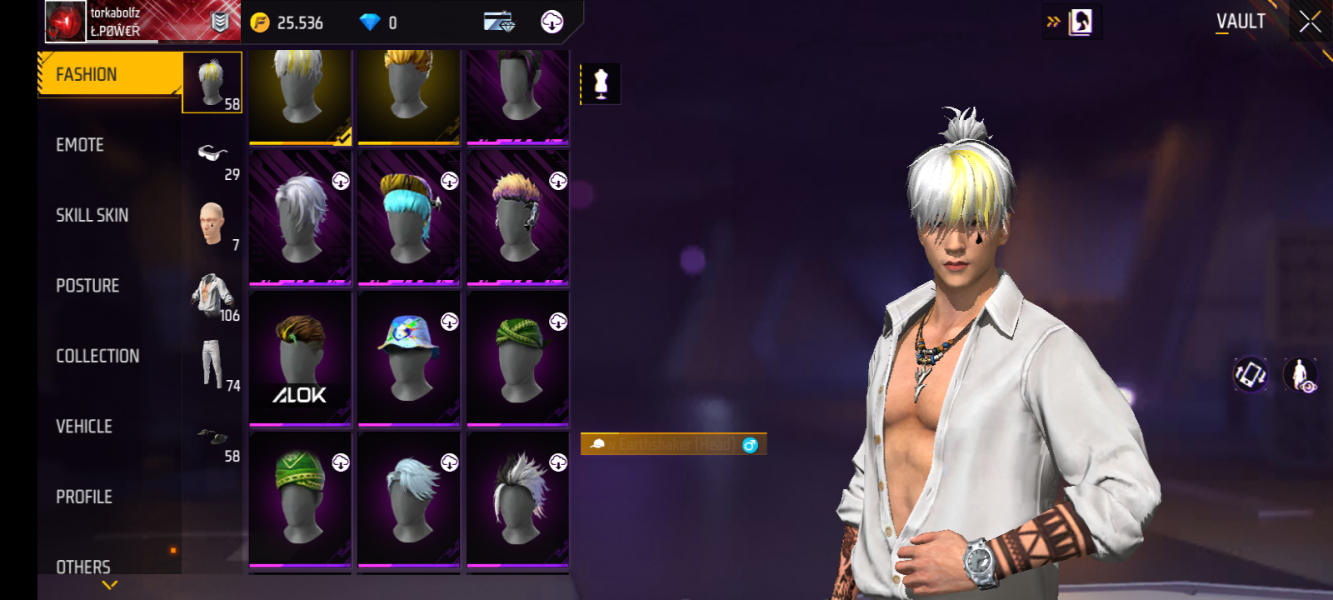Image resolution: width=1333 pixels, height=600 pixels.
Task: Close the Vault screen
Action: coord(1310,22)
